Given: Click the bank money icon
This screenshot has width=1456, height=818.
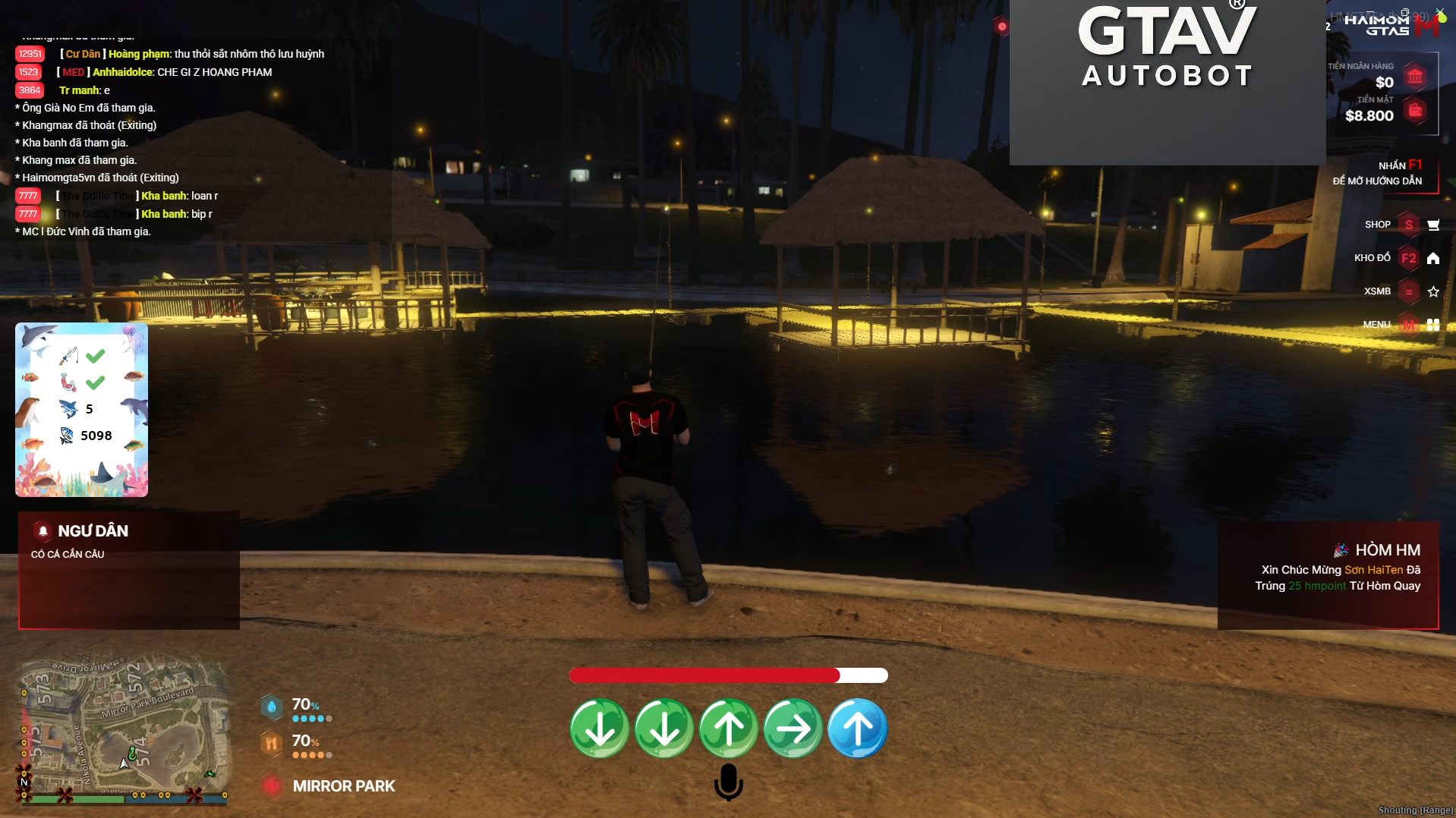Looking at the screenshot, I should [1415, 77].
